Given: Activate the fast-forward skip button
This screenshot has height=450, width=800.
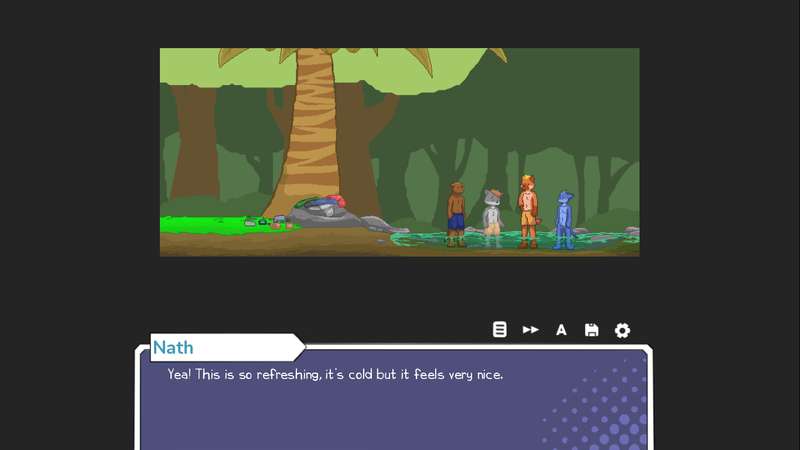Looking at the screenshot, I should point(531,330).
